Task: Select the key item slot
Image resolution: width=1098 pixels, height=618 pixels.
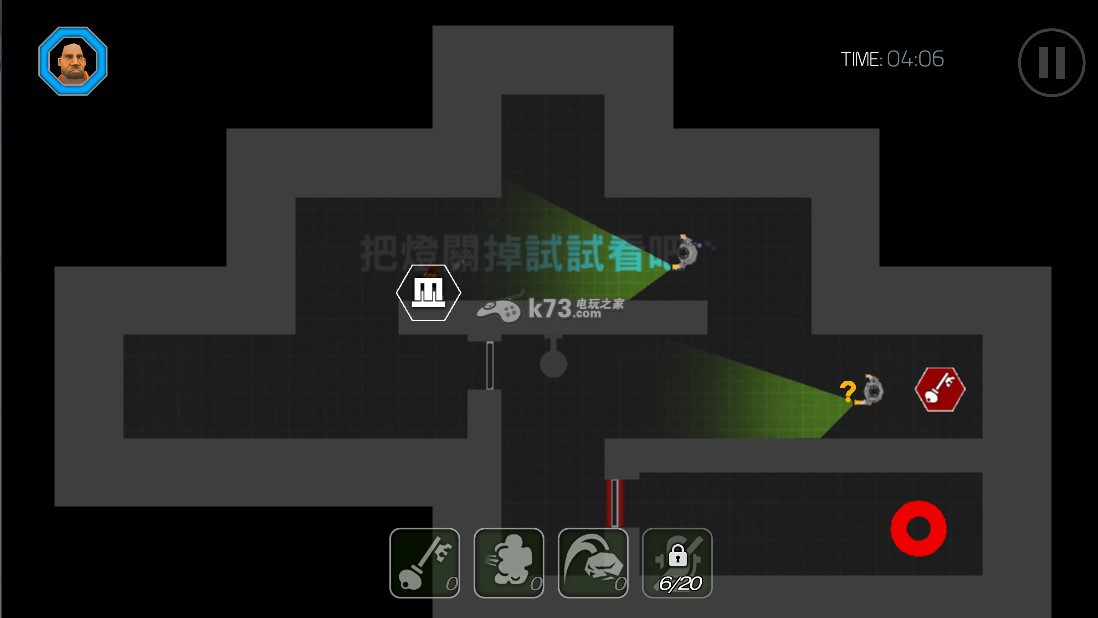Action: point(424,563)
